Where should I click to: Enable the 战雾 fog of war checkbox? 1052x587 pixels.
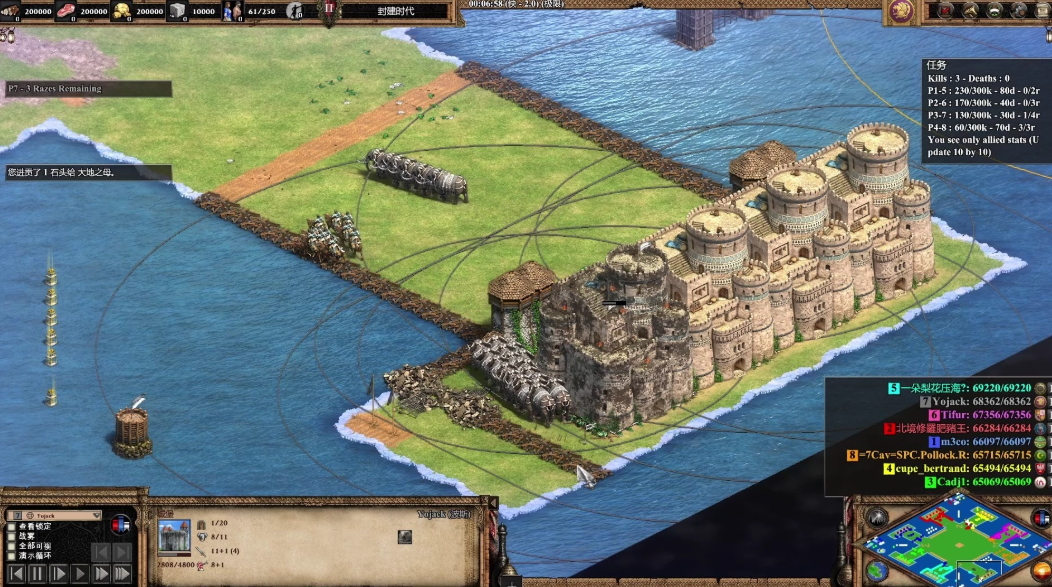(x=12, y=536)
